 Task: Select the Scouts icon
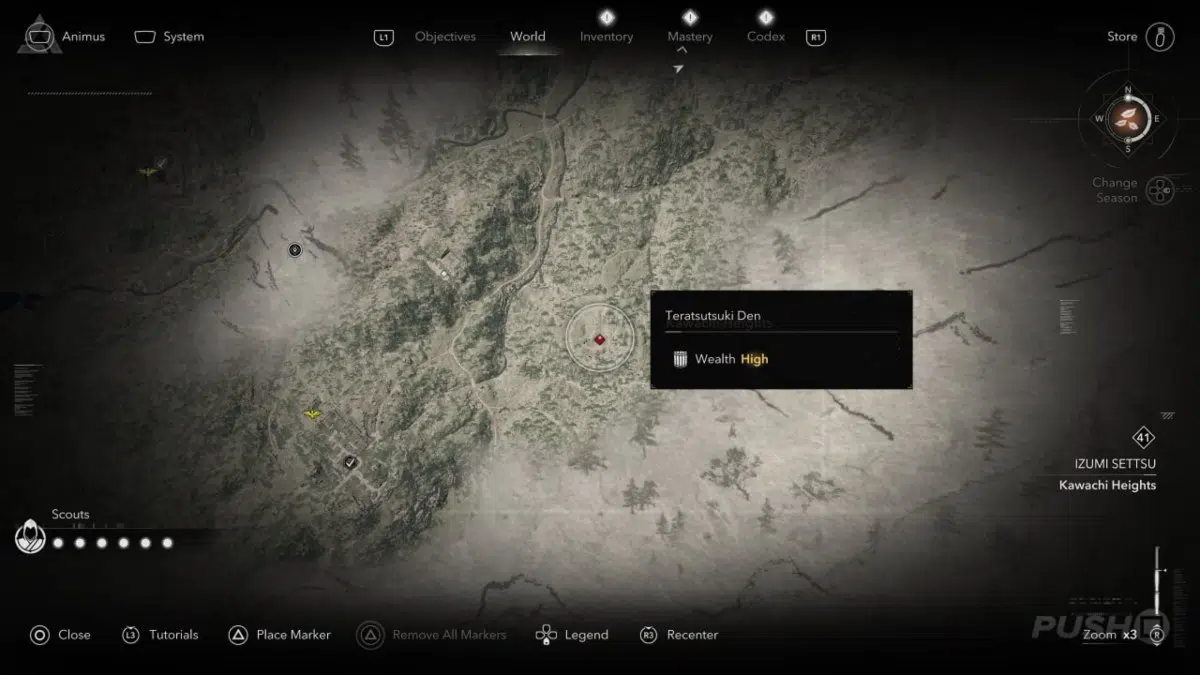click(x=31, y=538)
